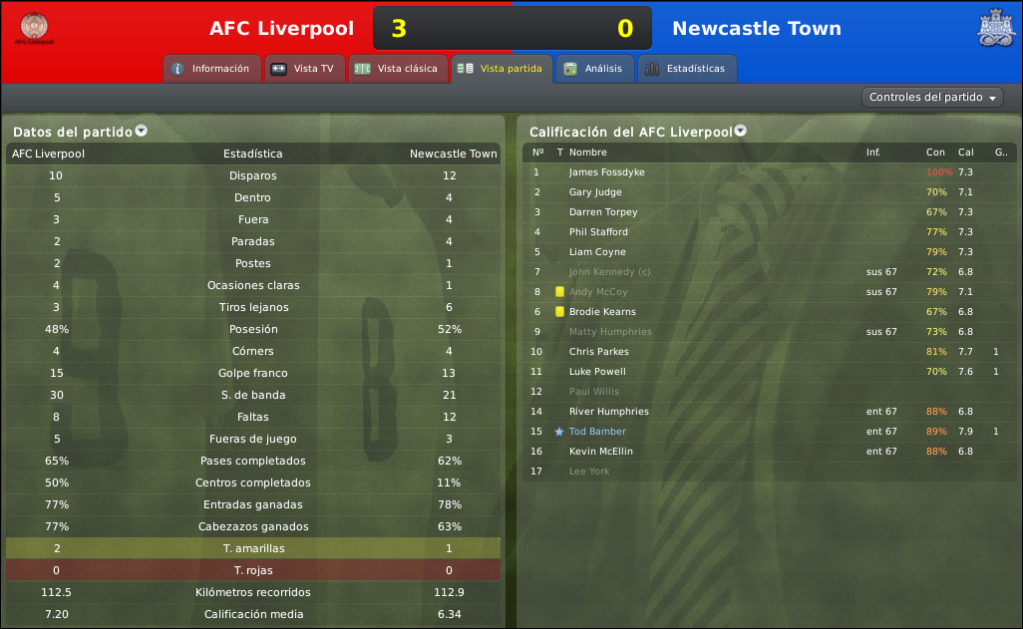Show the Estadísticas tab
Viewport: 1023px width, 629px height.
pos(686,69)
